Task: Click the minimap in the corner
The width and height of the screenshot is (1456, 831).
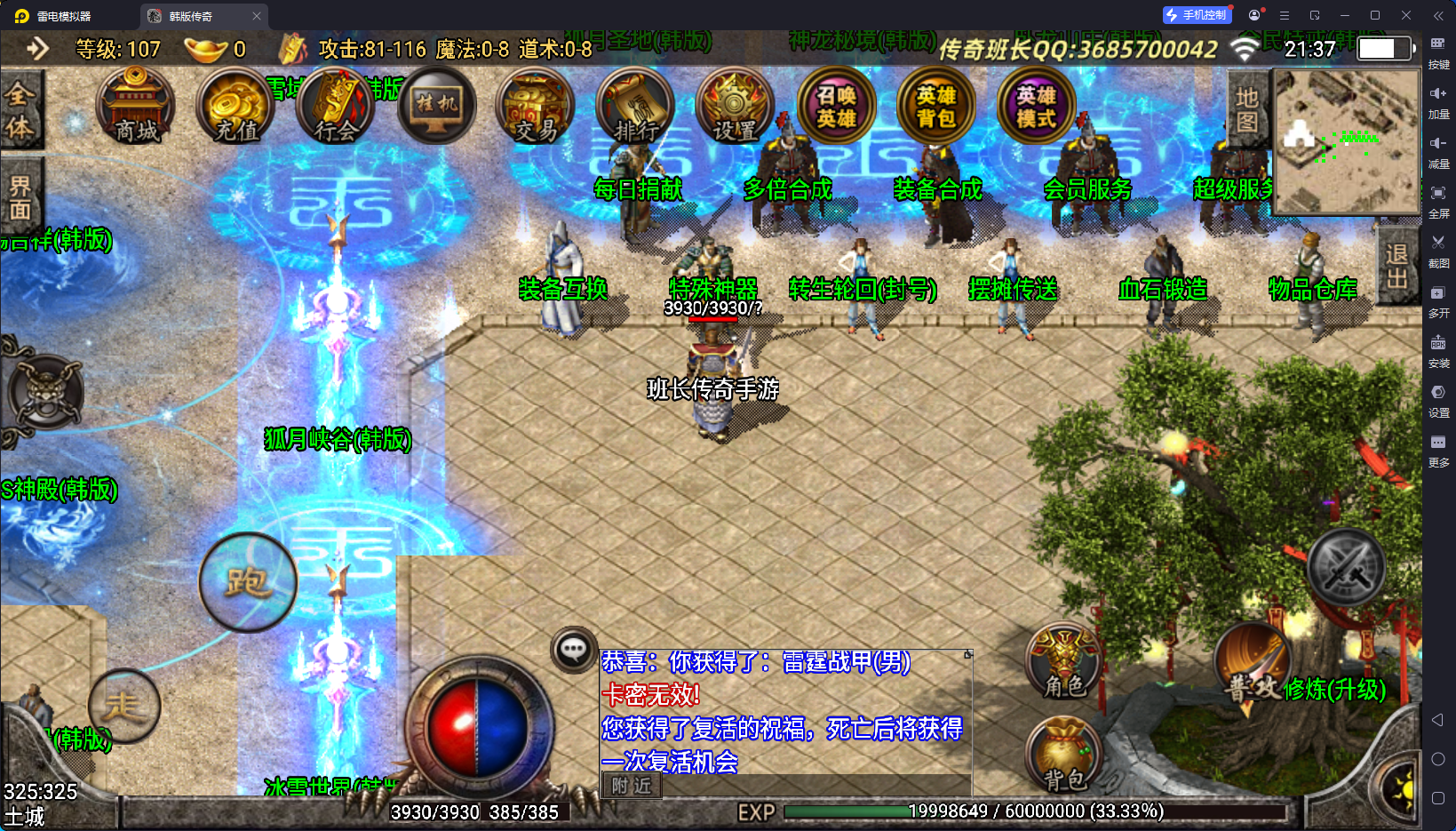Action: (1346, 142)
